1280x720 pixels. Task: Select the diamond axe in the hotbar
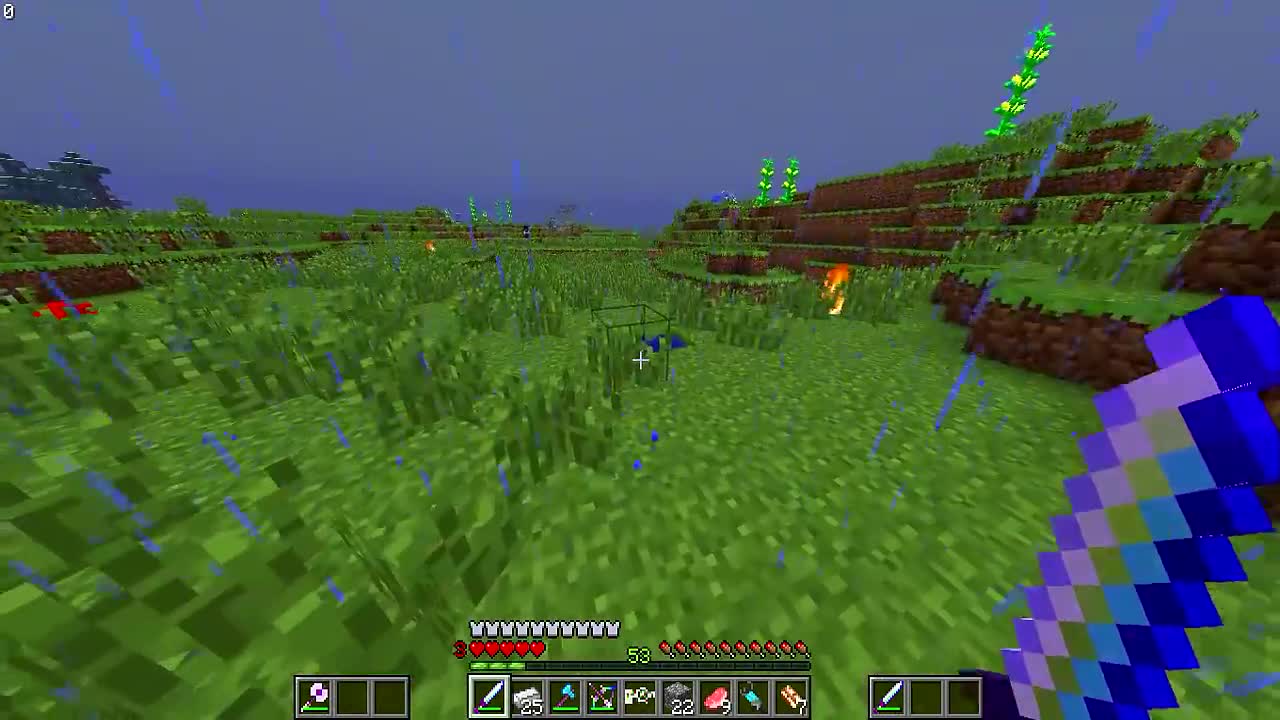(565, 695)
